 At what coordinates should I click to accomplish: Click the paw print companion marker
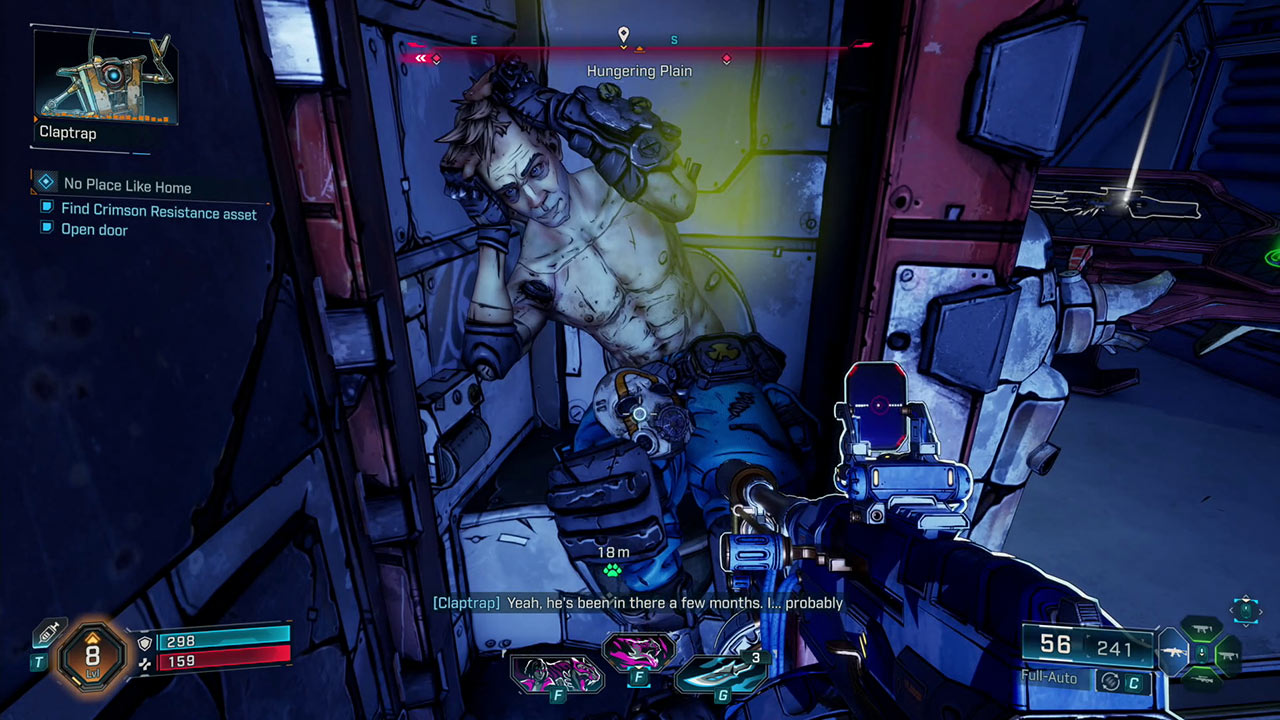click(x=612, y=571)
